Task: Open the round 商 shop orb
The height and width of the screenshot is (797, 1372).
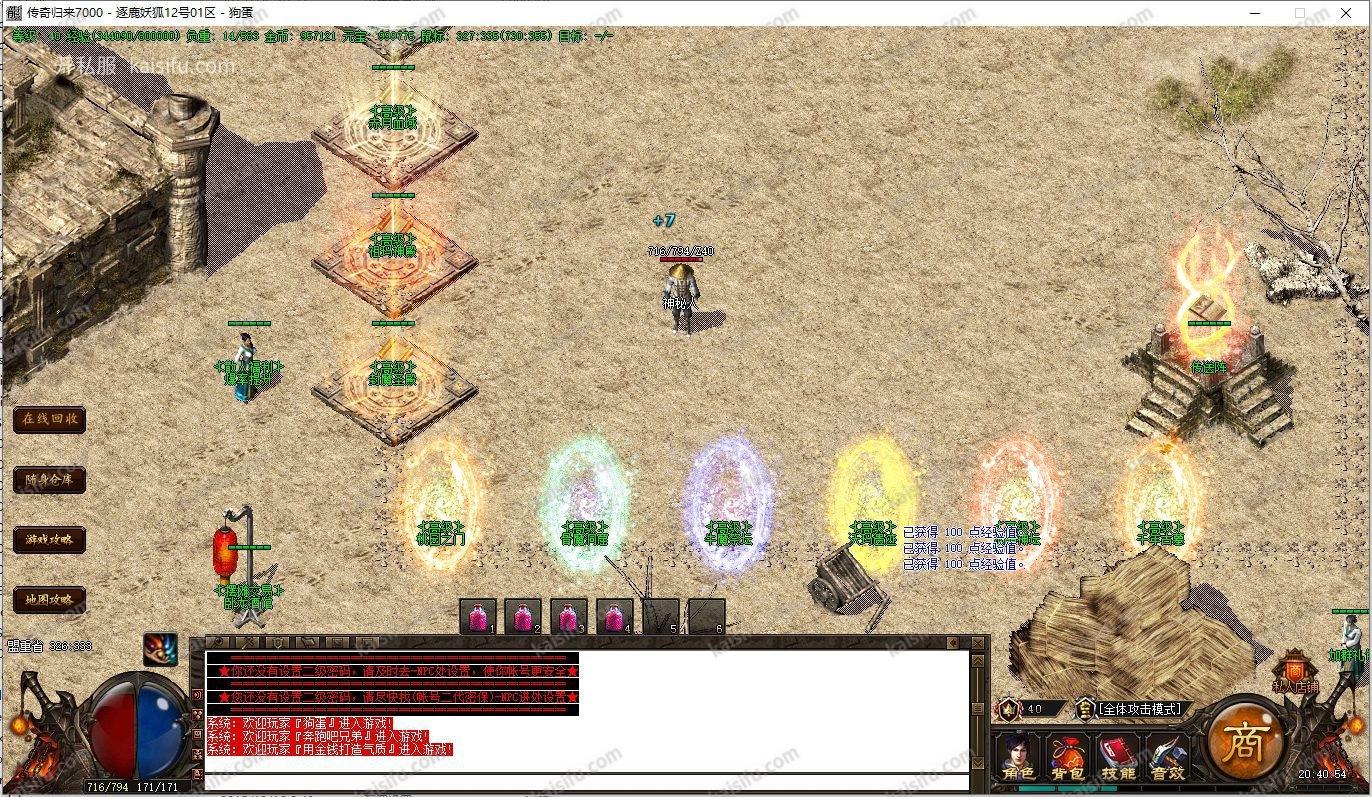Action: (1244, 740)
